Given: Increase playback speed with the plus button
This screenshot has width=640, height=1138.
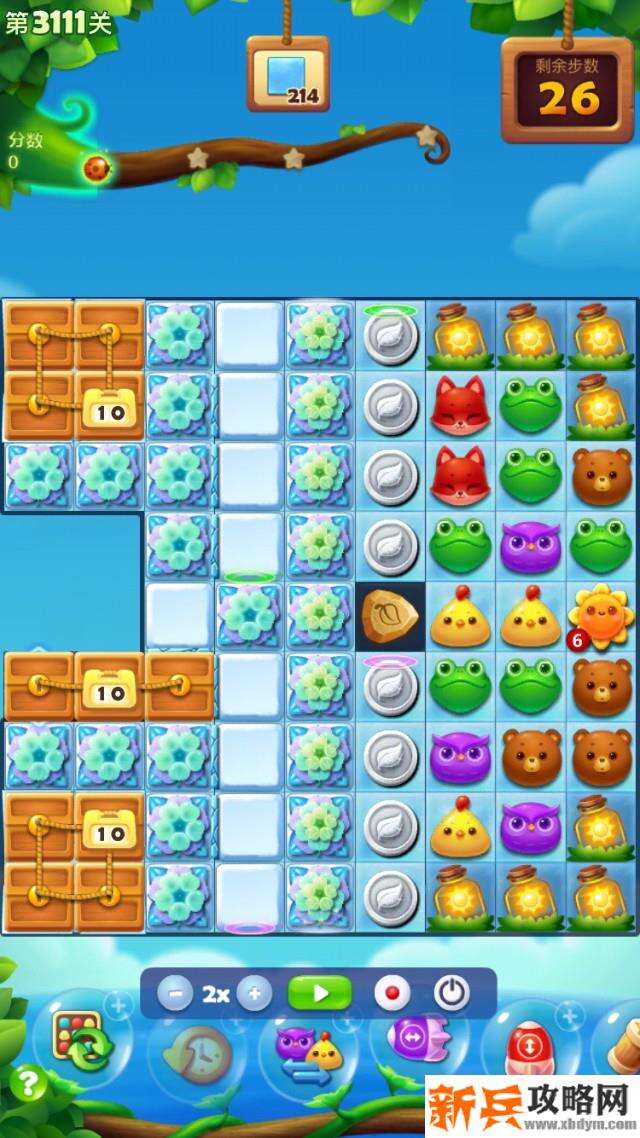Looking at the screenshot, I should (x=254, y=994).
